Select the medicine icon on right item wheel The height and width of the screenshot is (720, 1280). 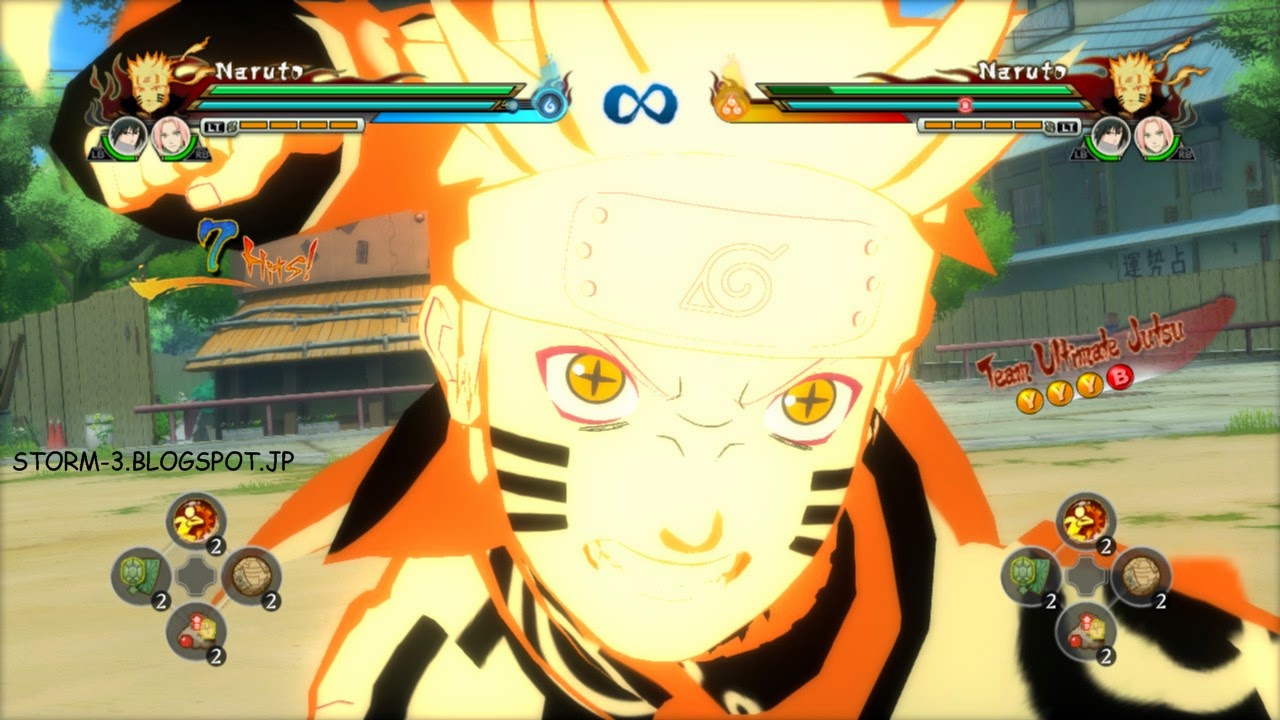tap(1085, 630)
